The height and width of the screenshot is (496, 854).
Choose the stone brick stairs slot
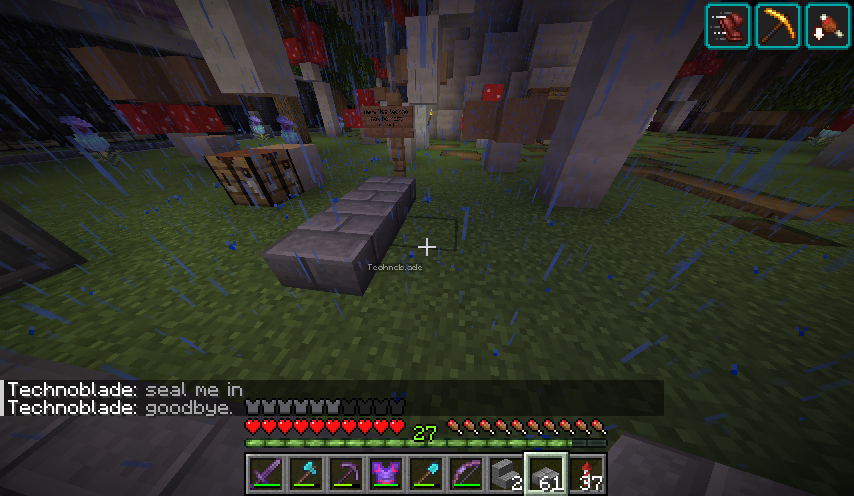tap(507, 473)
